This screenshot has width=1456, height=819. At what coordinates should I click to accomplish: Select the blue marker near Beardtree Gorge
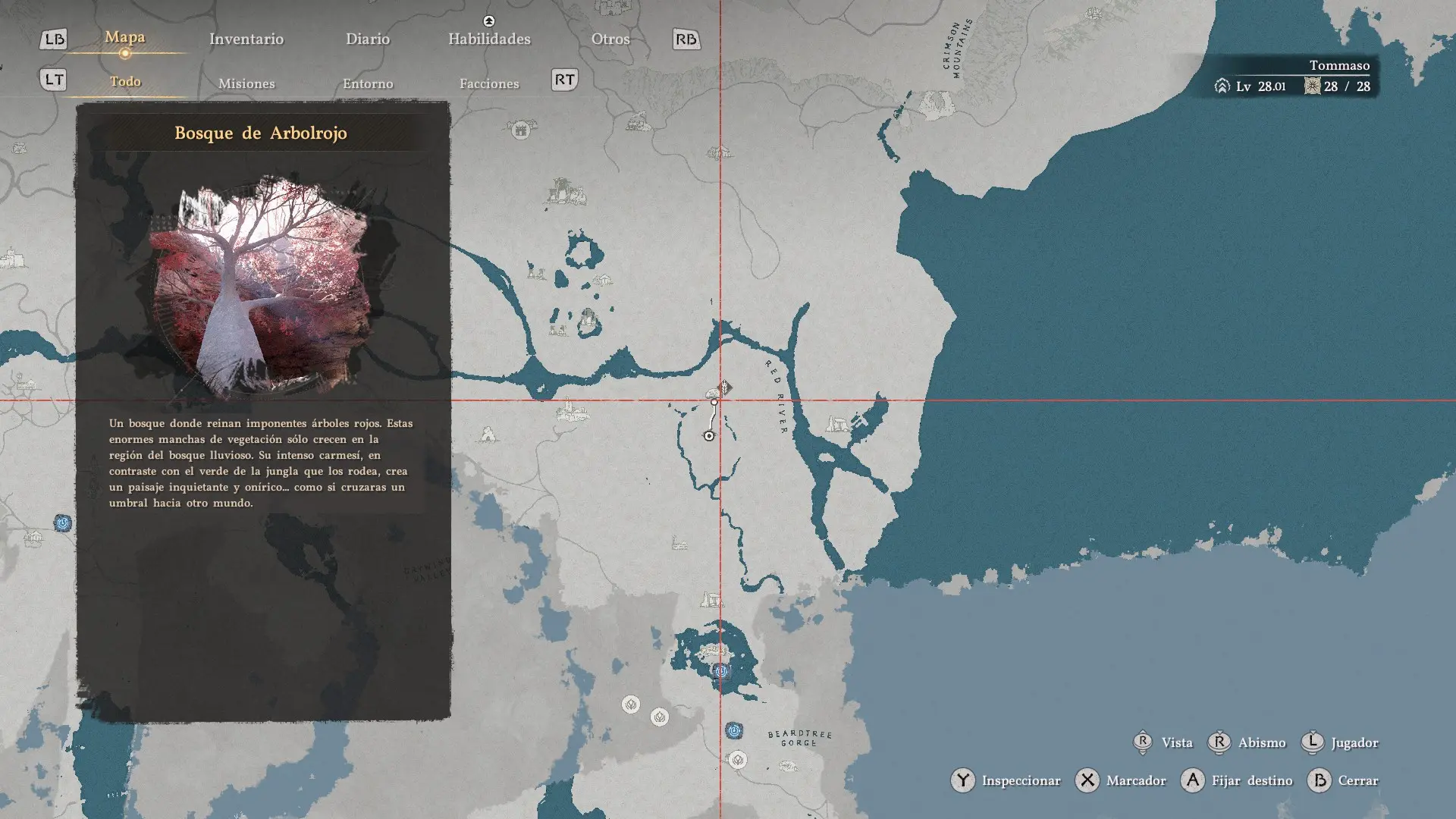[733, 731]
